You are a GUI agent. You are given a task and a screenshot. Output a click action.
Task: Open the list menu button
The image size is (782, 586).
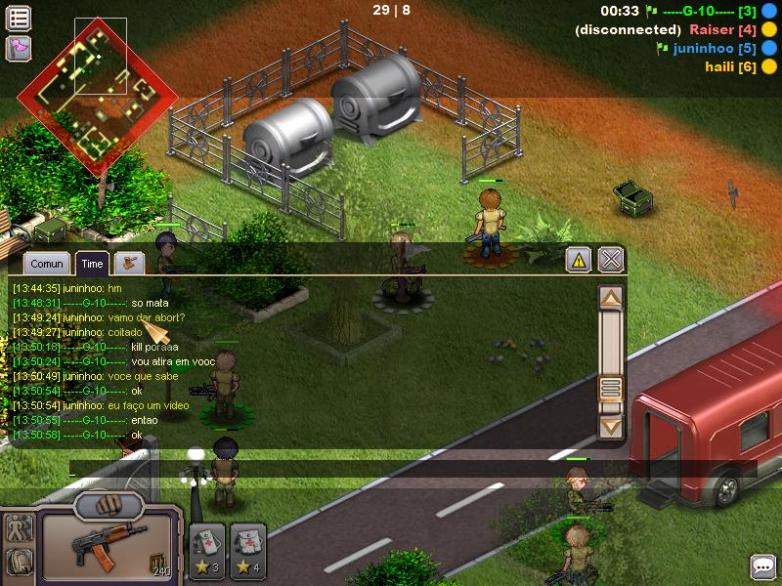click(18, 17)
